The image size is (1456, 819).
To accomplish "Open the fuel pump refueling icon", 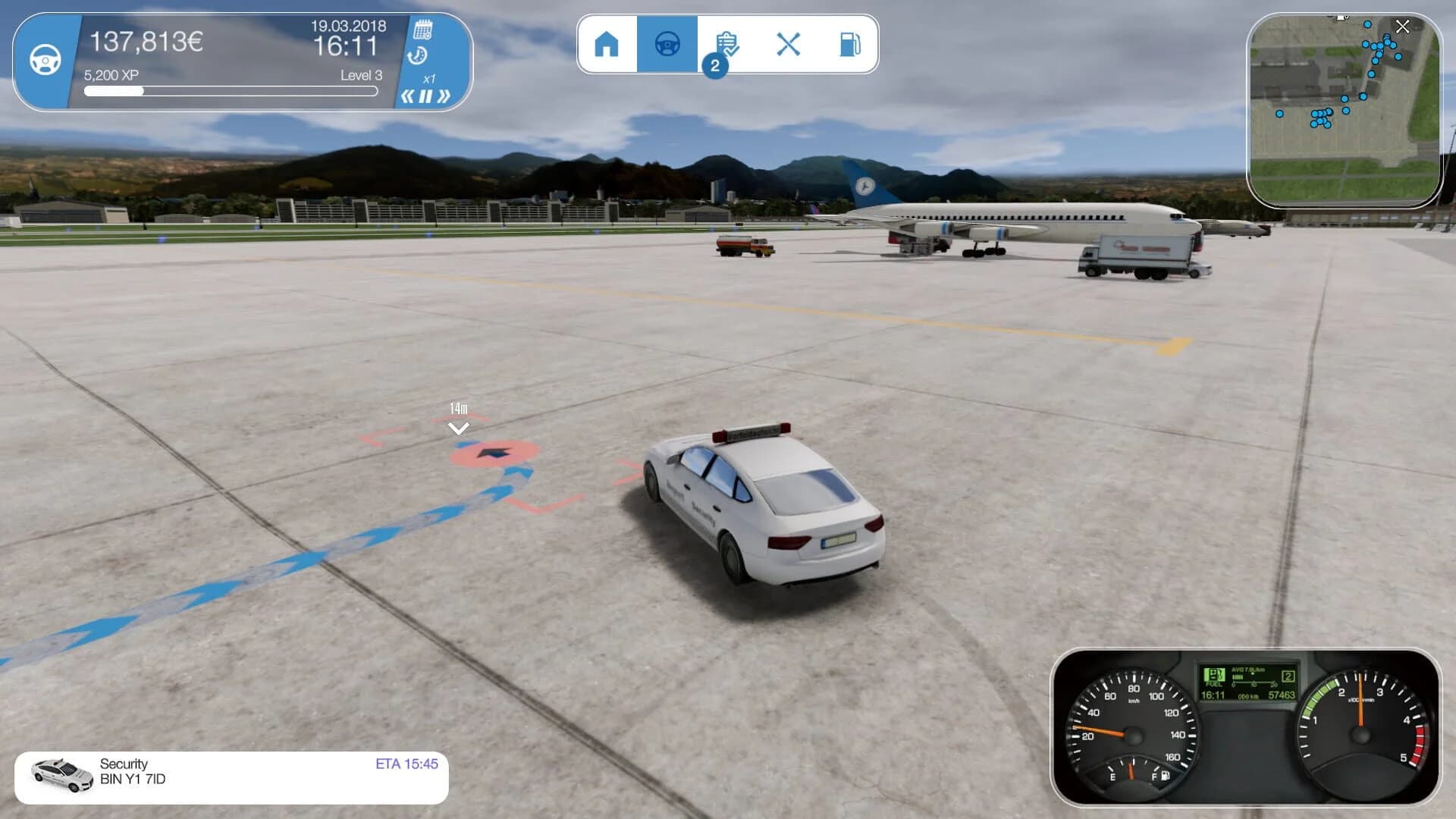I will [x=849, y=44].
